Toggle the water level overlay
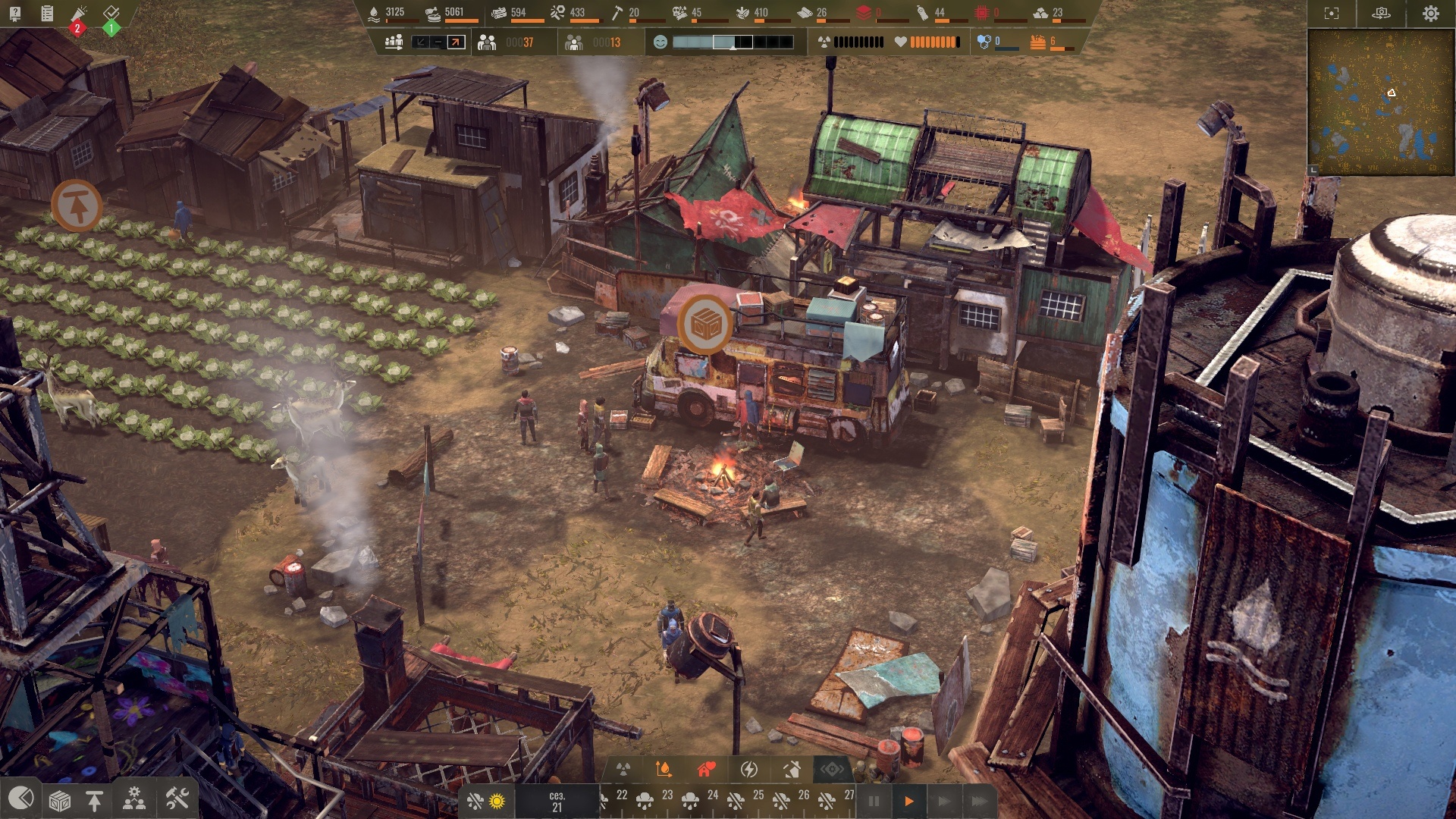Viewport: 1456px width, 819px height. [664, 770]
